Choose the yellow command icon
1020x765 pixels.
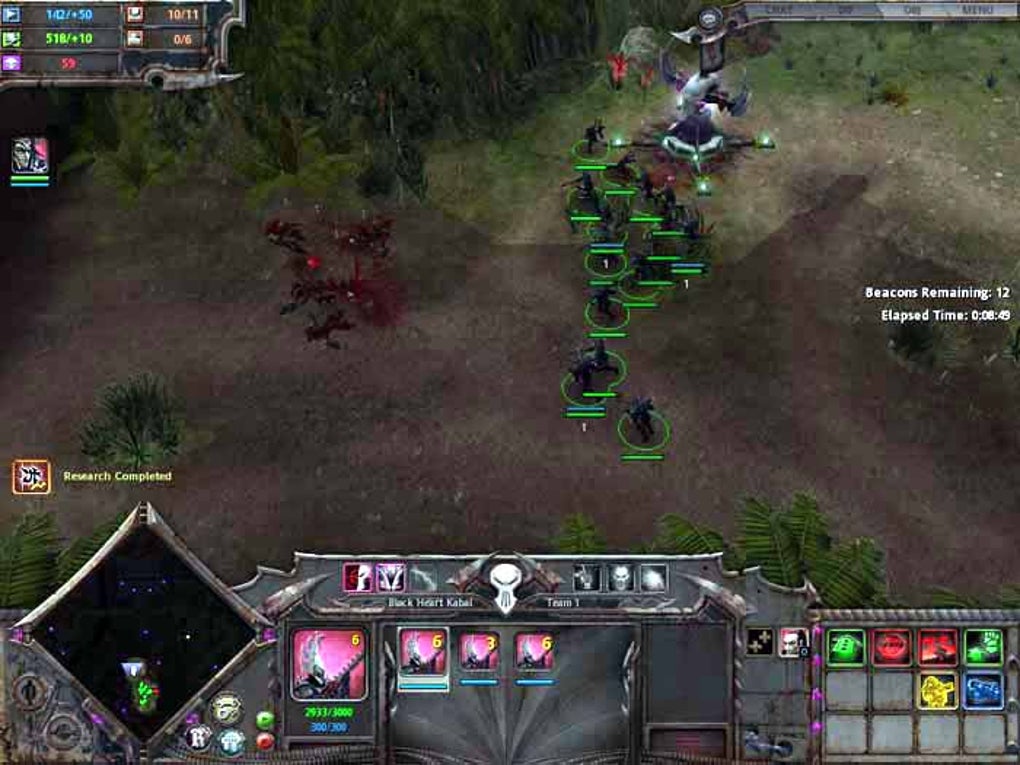coord(937,690)
